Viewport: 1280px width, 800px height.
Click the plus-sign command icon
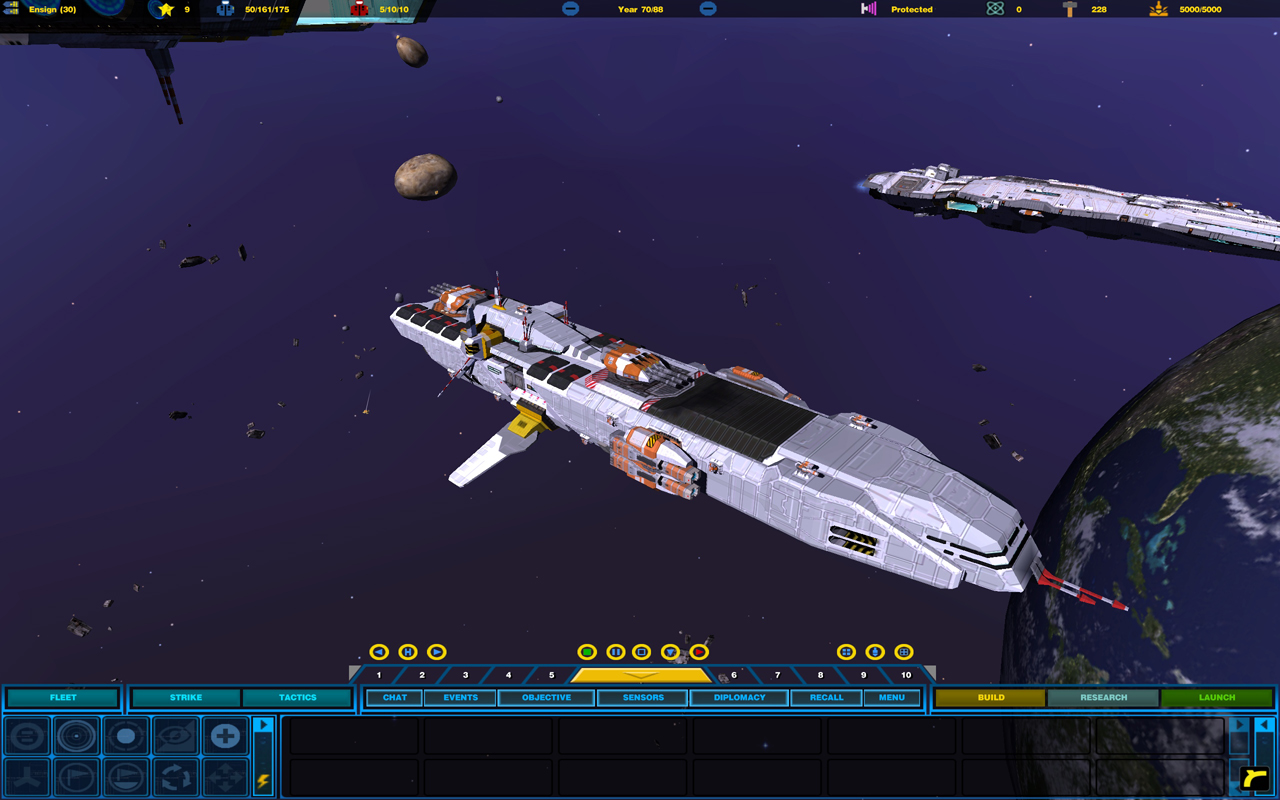tap(225, 737)
